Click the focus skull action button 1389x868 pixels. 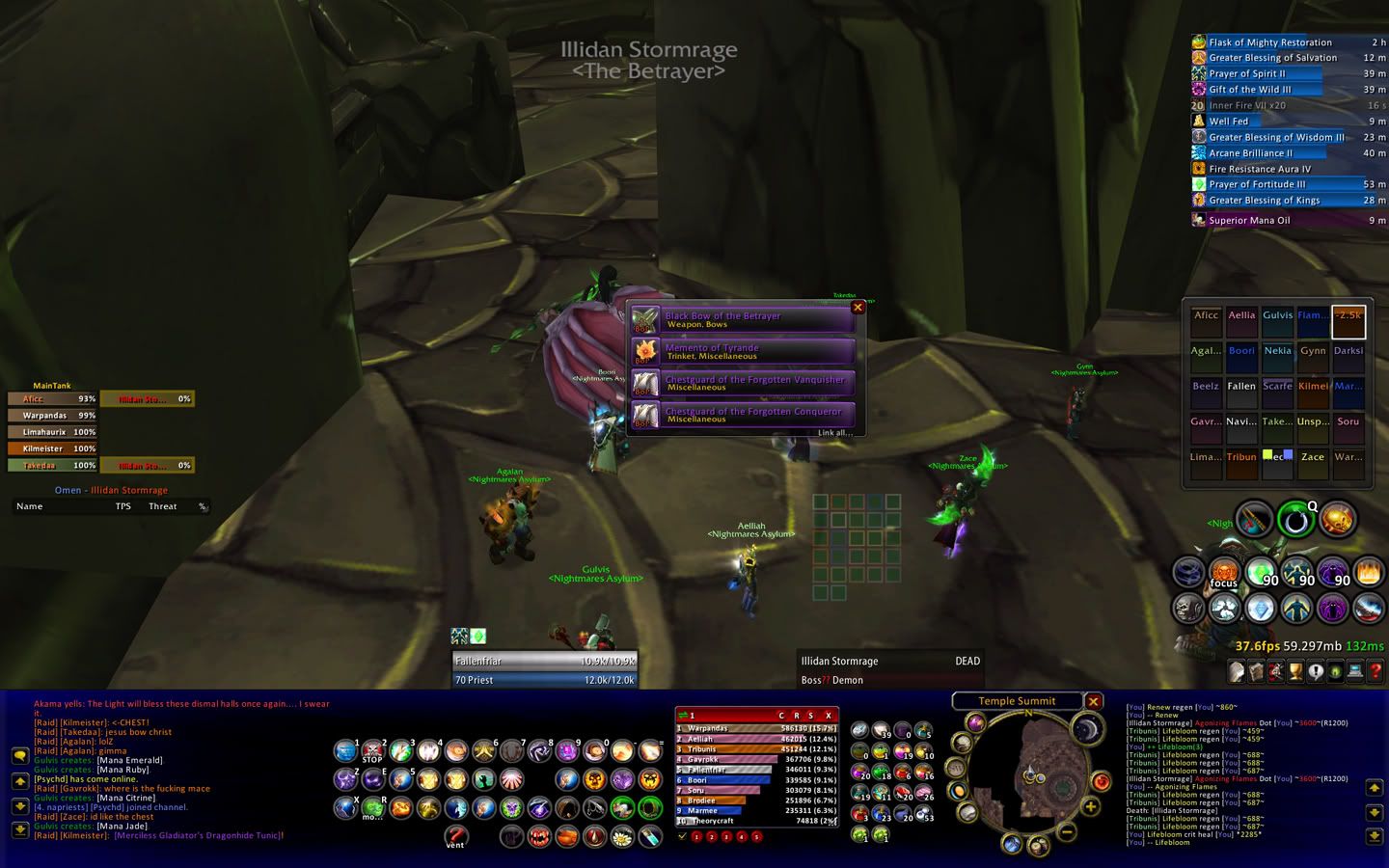coord(1224,573)
